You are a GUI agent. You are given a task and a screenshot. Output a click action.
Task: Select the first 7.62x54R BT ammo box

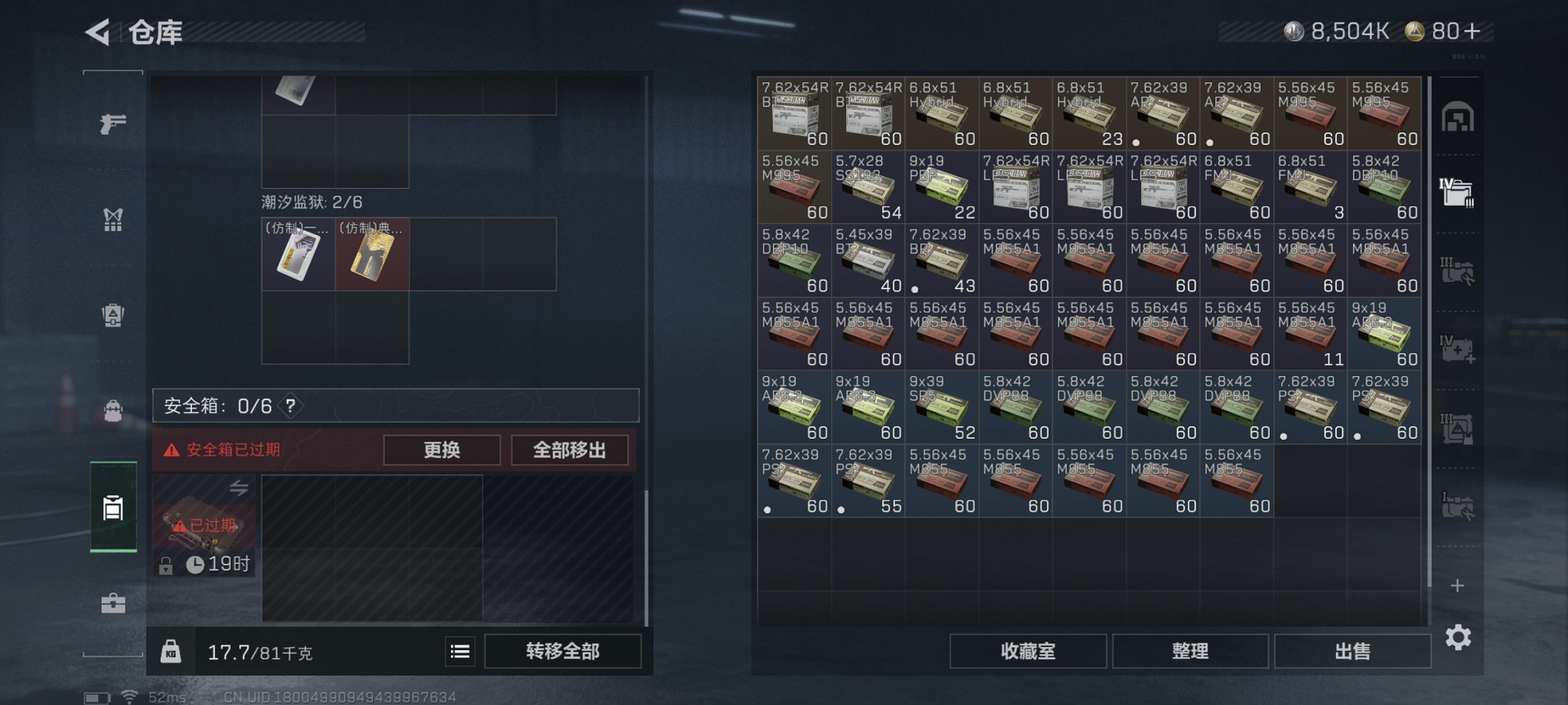click(x=794, y=114)
